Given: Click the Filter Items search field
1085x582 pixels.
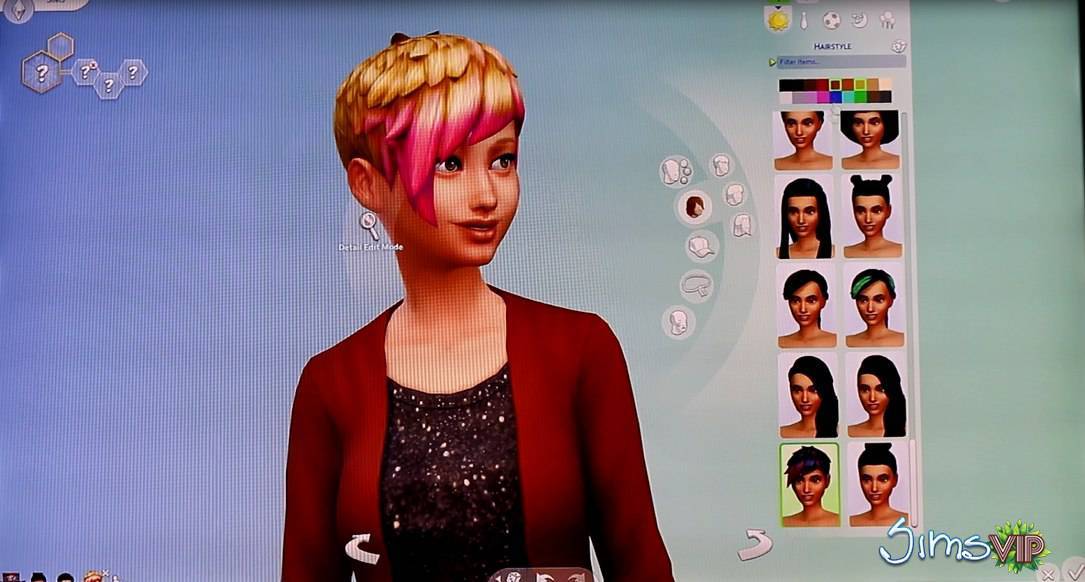Looking at the screenshot, I should click(840, 62).
